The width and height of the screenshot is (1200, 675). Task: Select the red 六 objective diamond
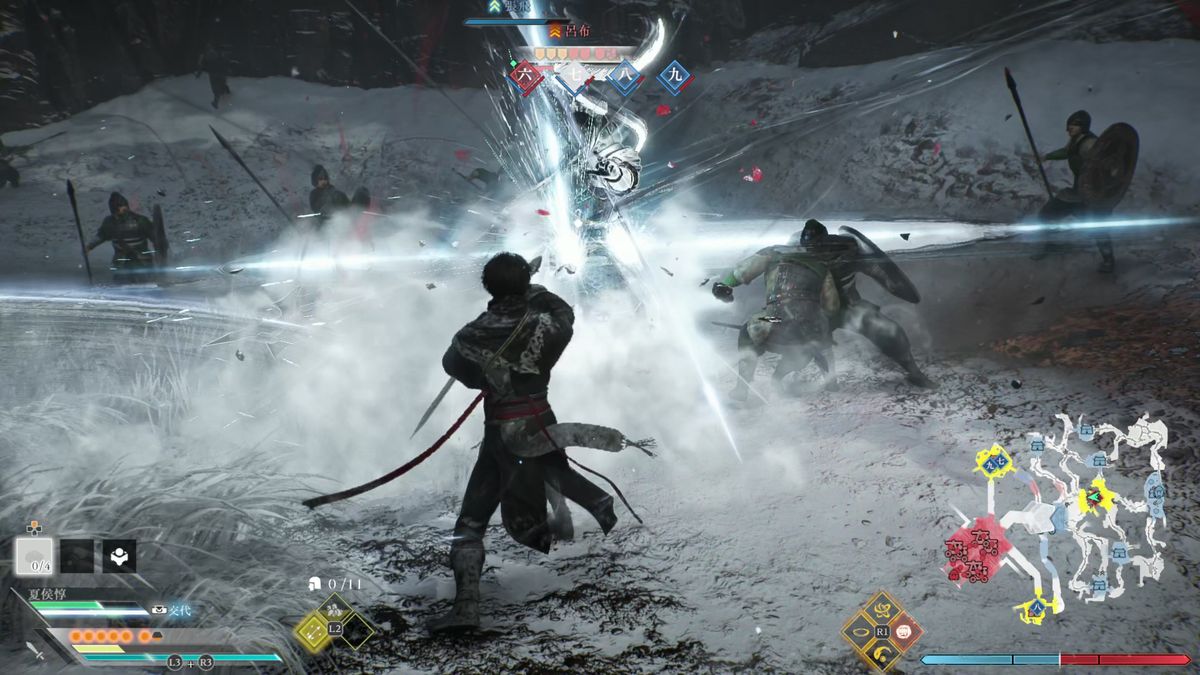(526, 76)
